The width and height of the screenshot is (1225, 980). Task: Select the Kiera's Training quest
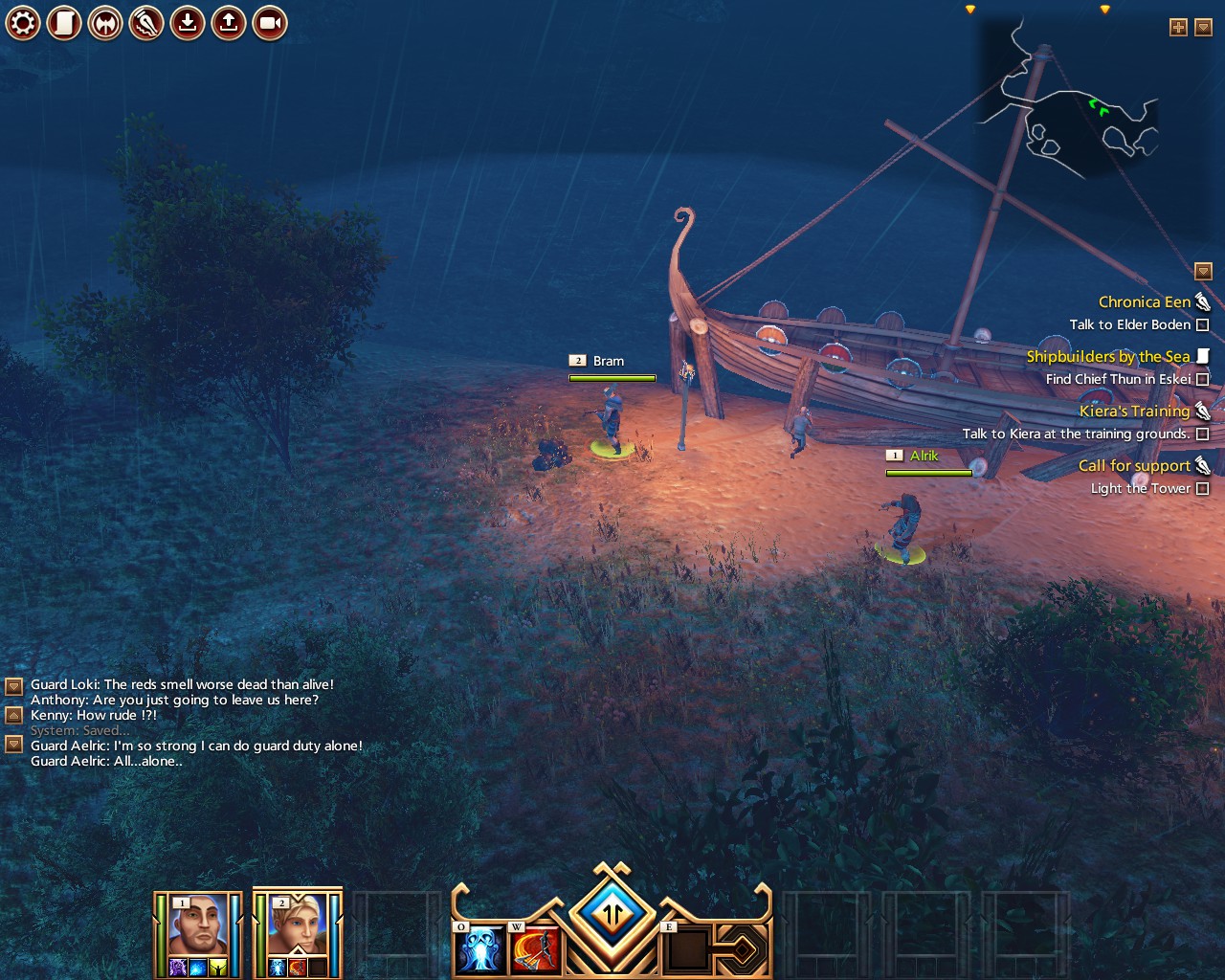click(1134, 412)
